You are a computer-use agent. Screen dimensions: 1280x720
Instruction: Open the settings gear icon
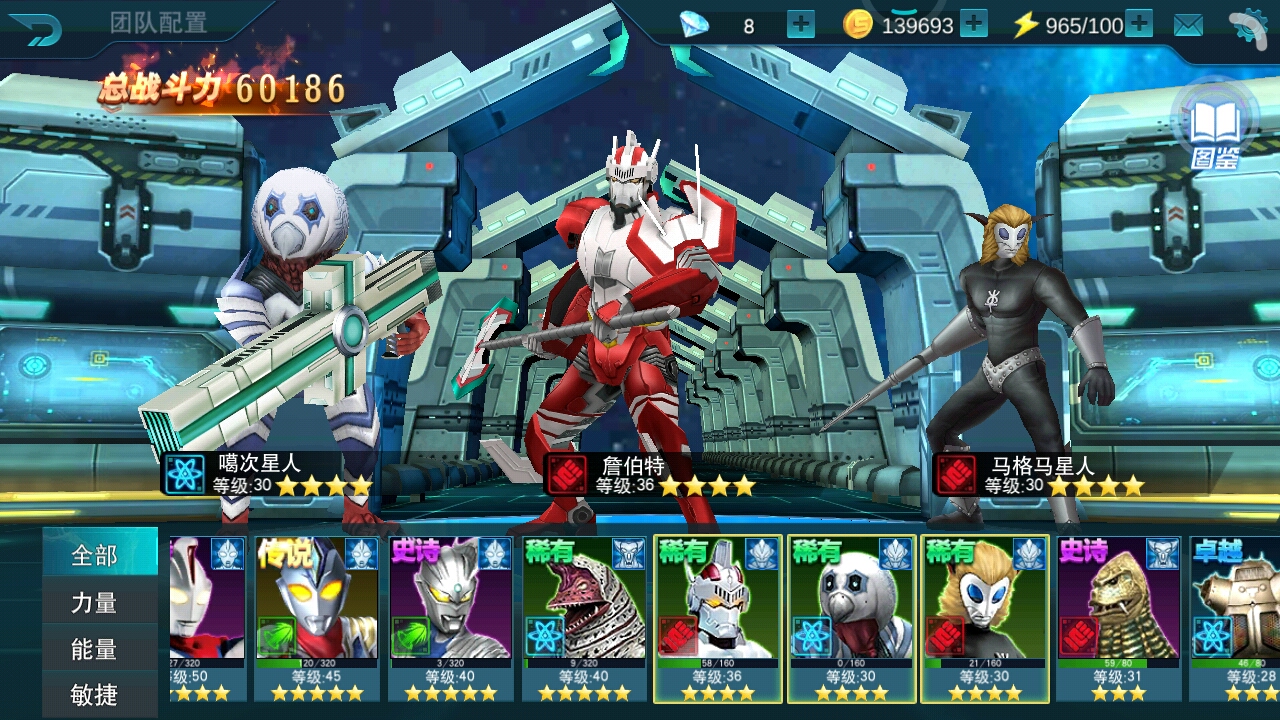click(x=1247, y=27)
